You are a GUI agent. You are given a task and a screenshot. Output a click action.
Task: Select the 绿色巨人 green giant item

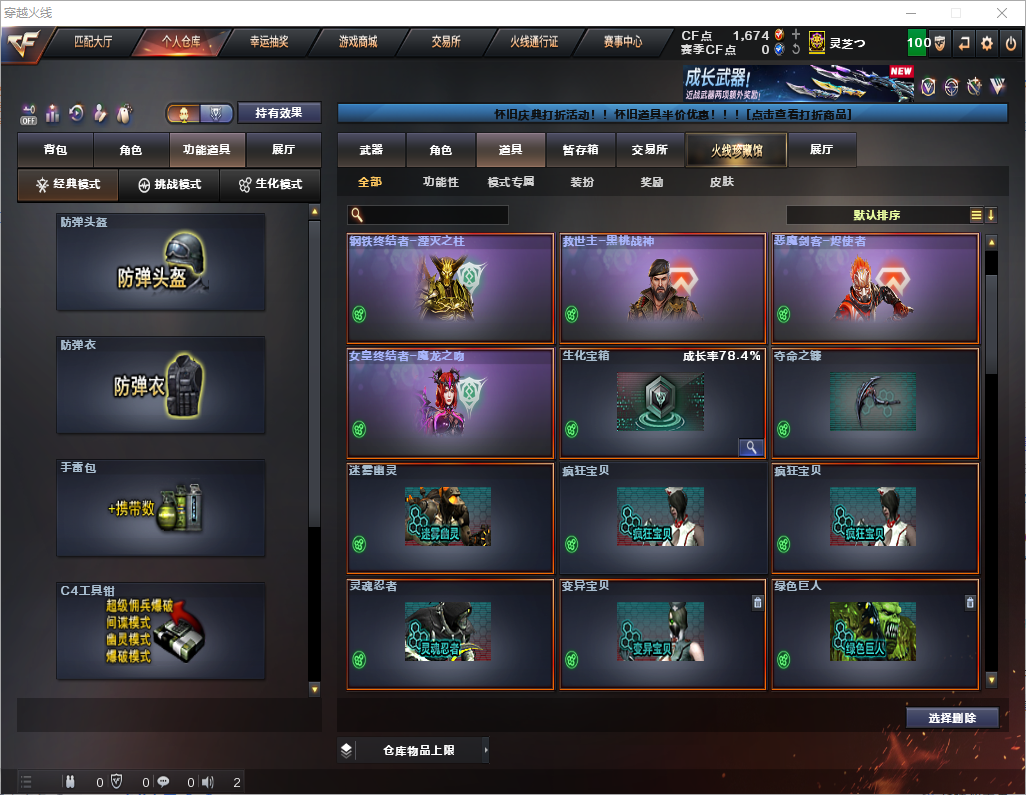click(875, 634)
